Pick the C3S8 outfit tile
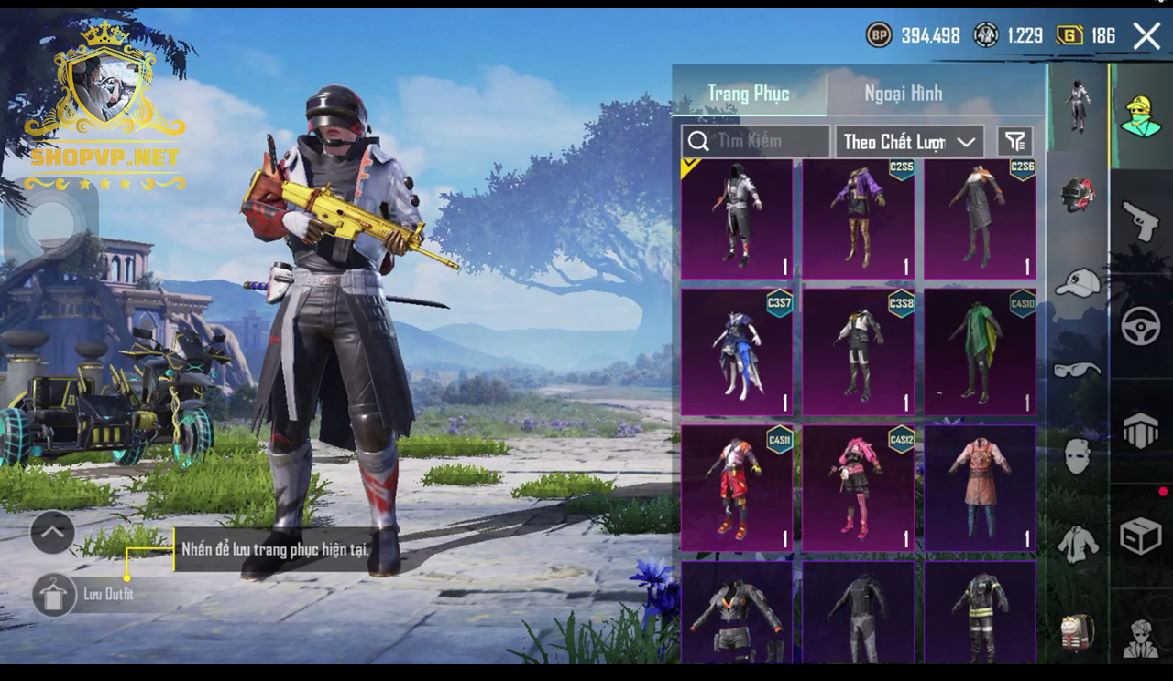Image resolution: width=1173 pixels, height=681 pixels. pos(858,352)
